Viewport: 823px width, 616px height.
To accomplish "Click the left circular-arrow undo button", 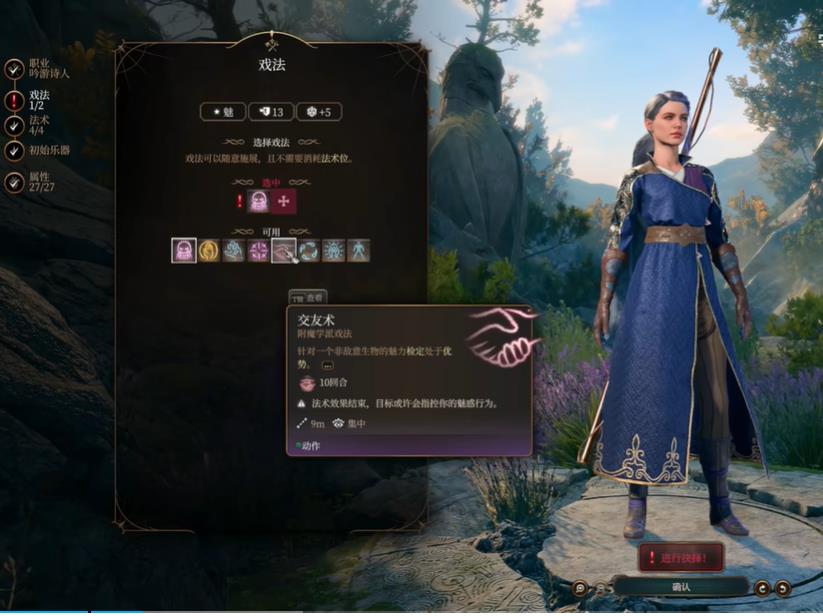I will (x=762, y=588).
